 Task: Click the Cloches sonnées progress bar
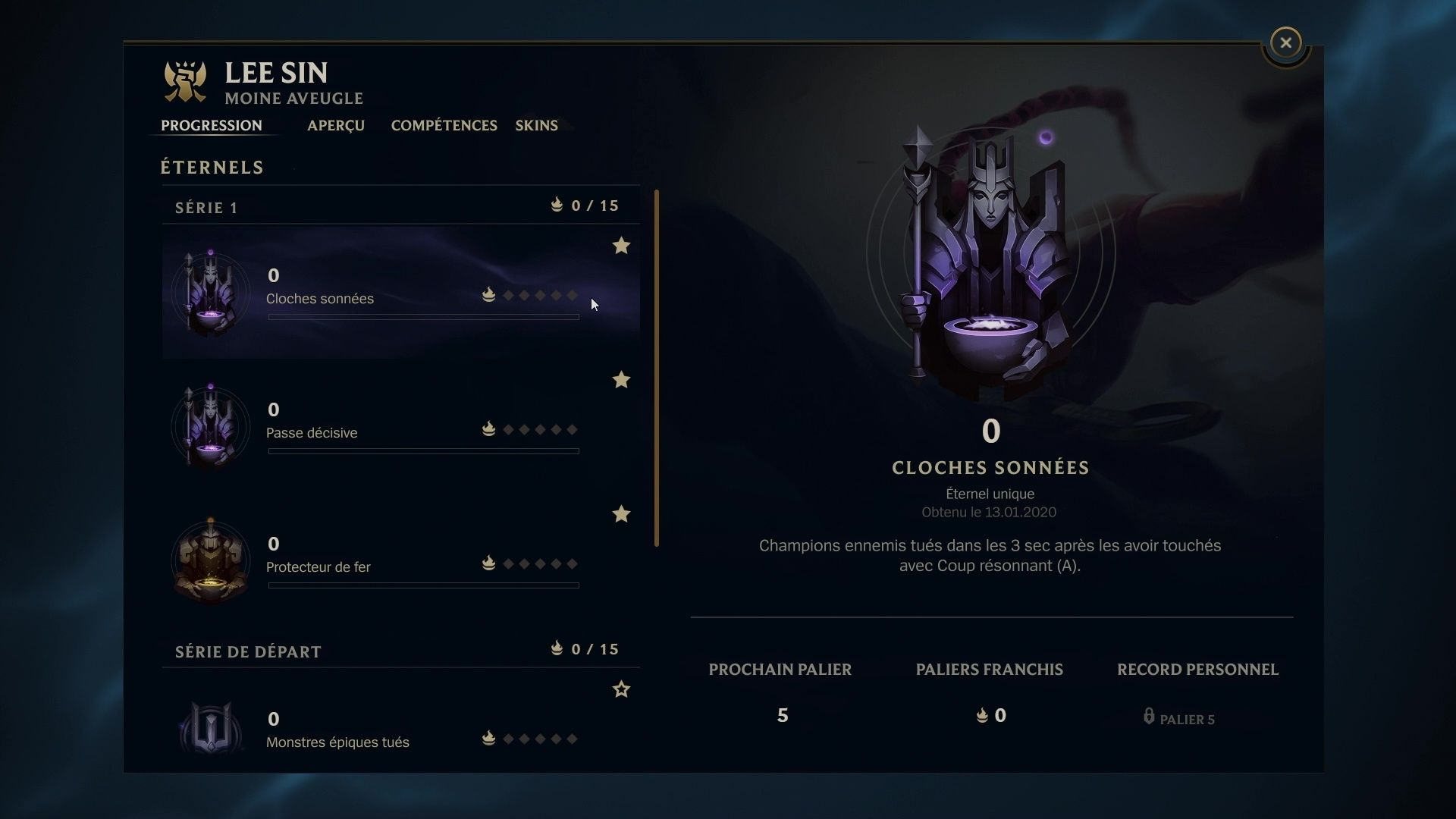(x=423, y=318)
